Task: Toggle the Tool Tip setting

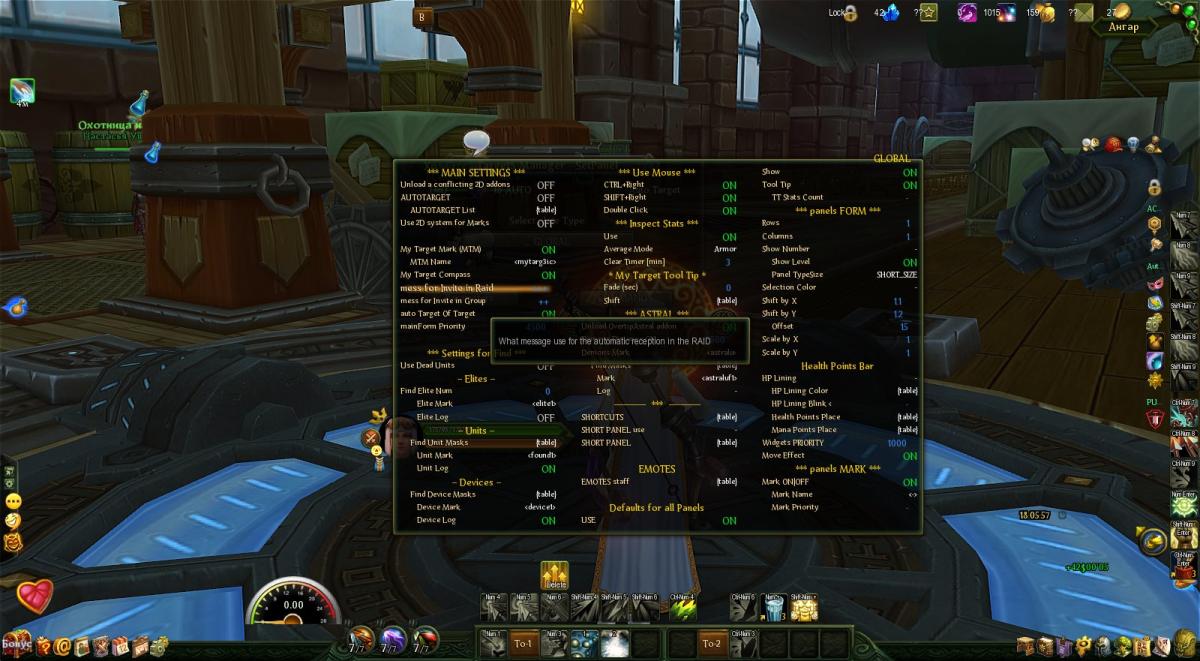Action: tap(909, 185)
